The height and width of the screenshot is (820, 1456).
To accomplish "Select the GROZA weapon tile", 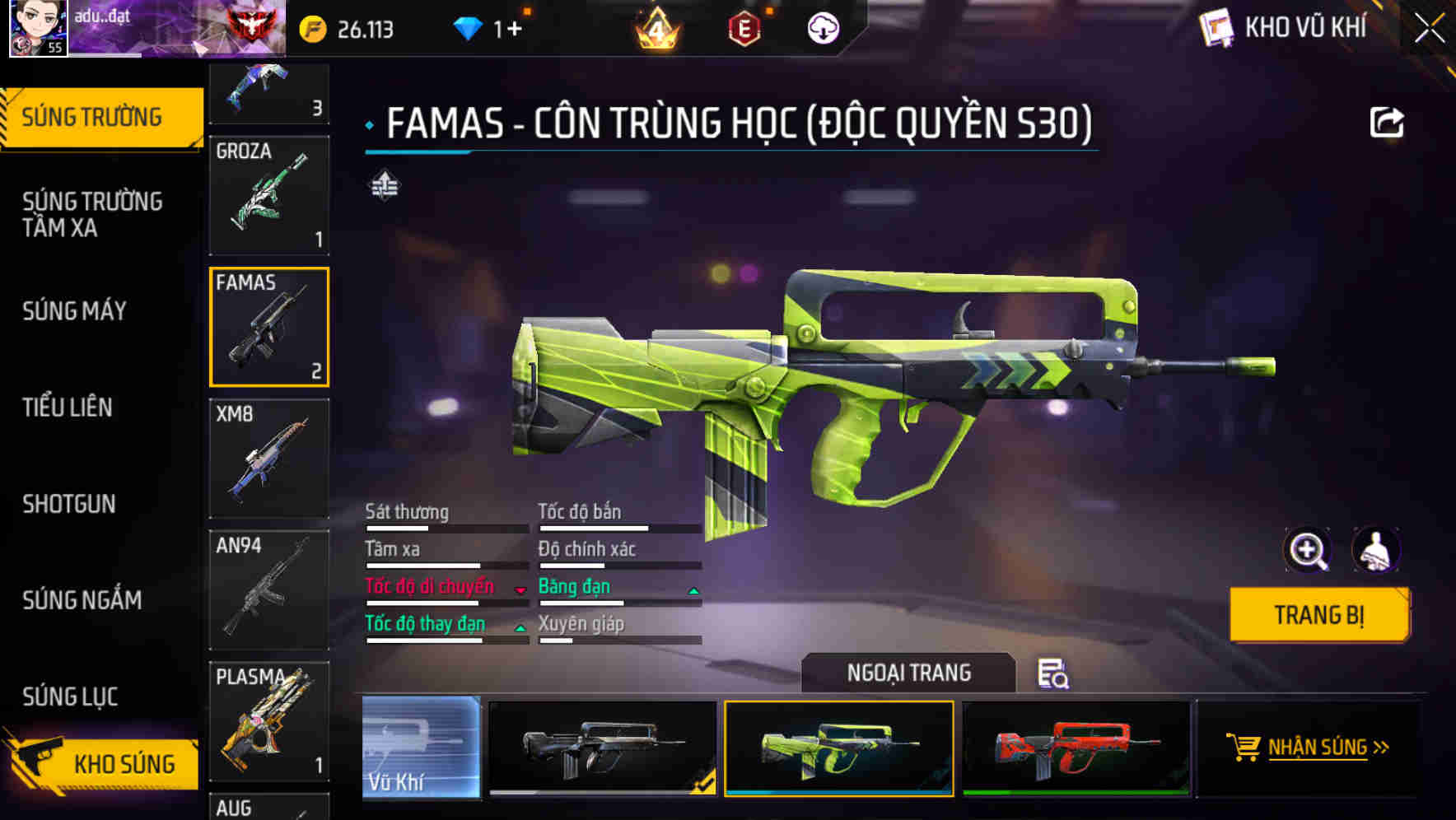I will click(x=269, y=195).
